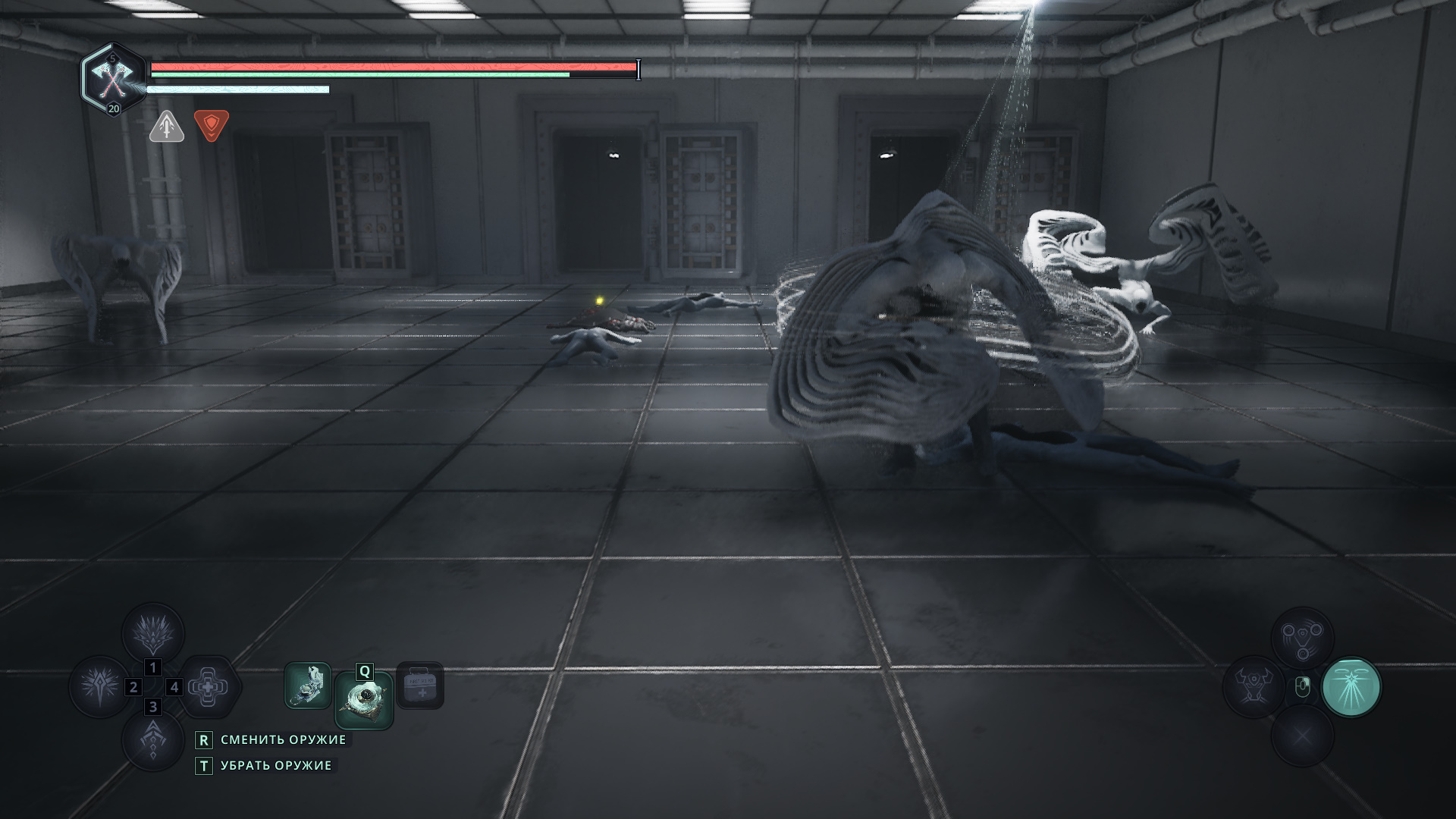The height and width of the screenshot is (819, 1456).
Task: Click the crossed axes weapon emblem
Action: coord(112,77)
